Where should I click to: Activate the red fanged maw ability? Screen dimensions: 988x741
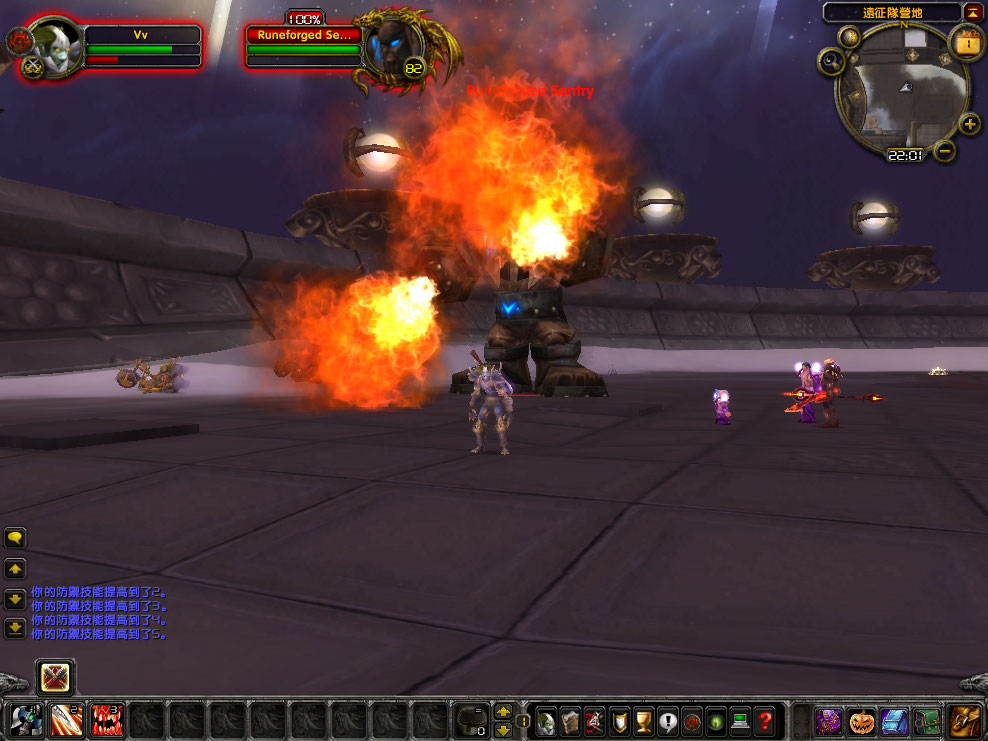click(107, 719)
